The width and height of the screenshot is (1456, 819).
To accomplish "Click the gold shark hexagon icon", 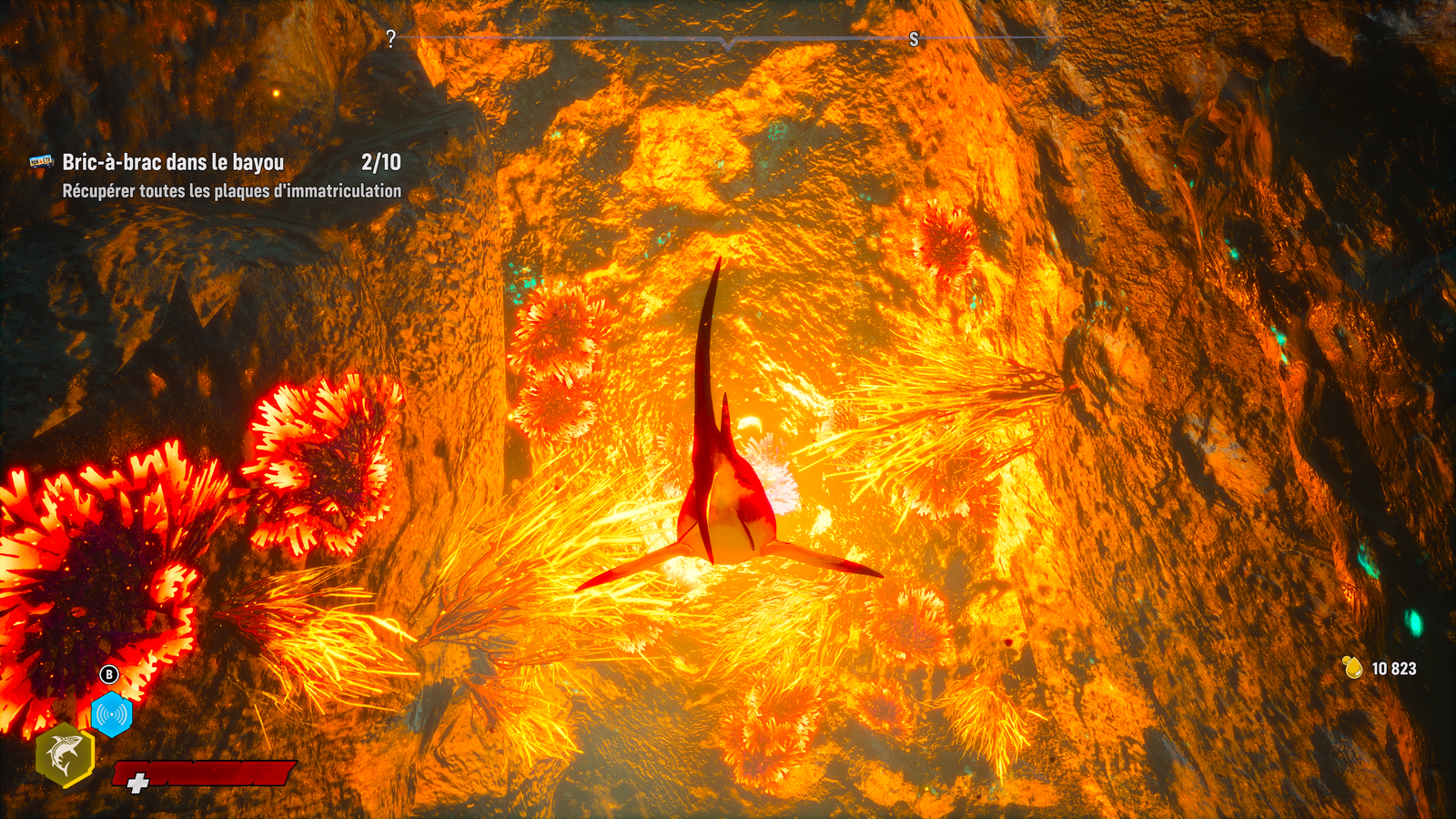I will point(65,754).
